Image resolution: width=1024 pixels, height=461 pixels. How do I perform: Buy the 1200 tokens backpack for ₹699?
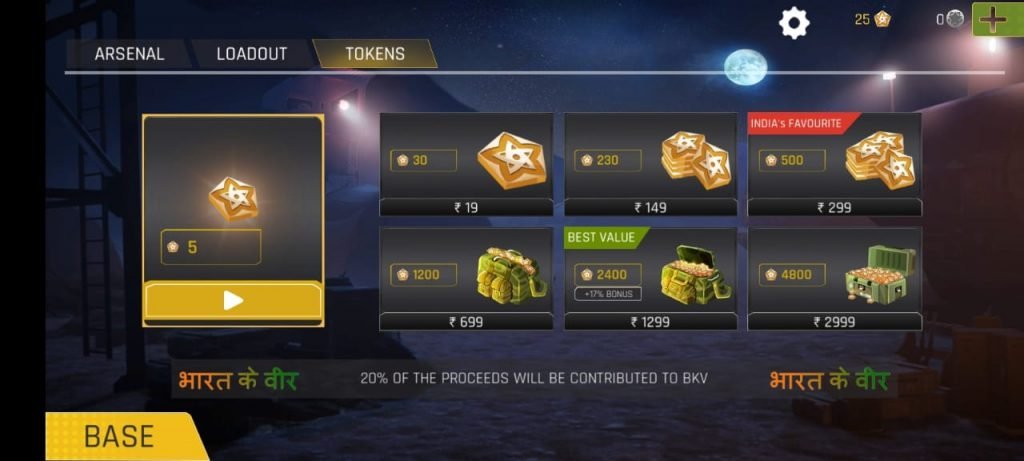(466, 279)
